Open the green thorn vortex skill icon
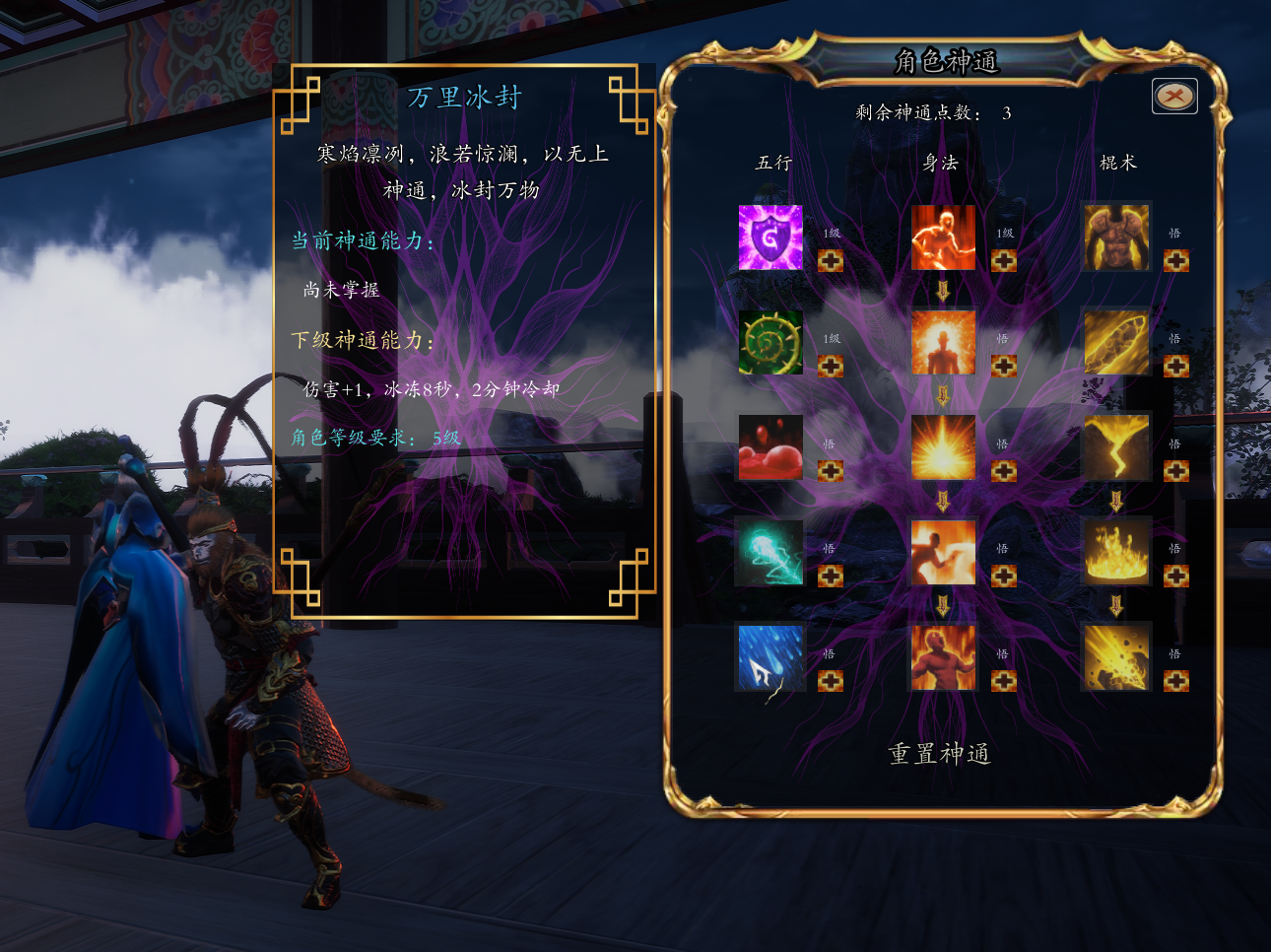Screen dimensions: 1271x952 pos(769,342)
